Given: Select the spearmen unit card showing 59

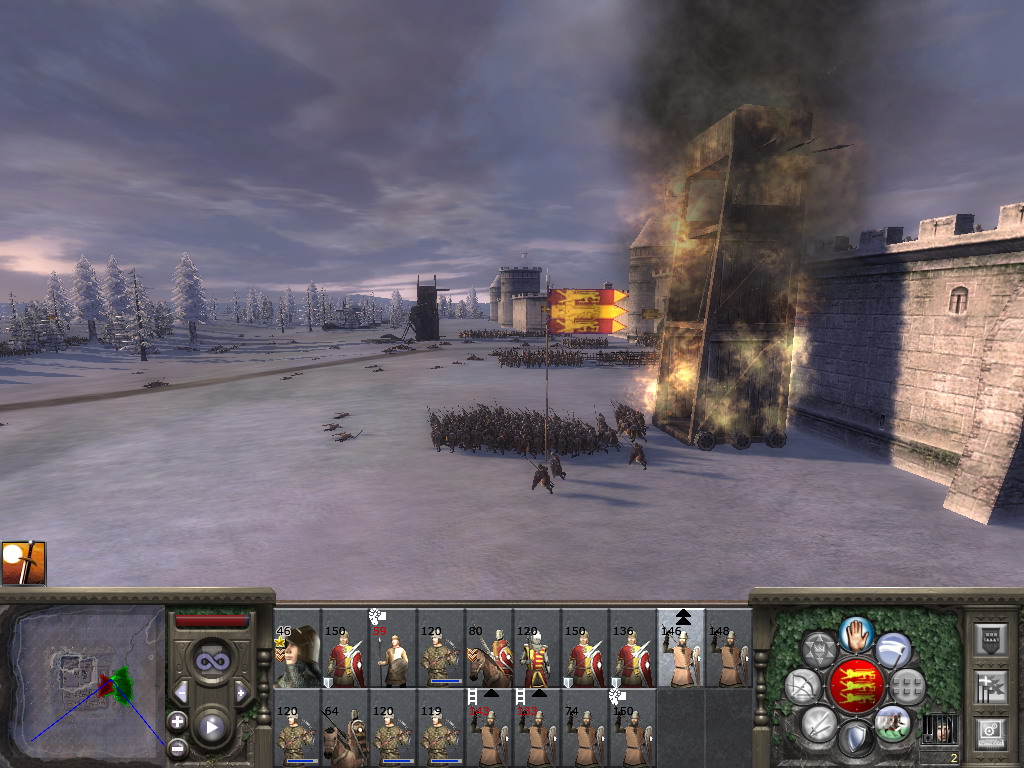Looking at the screenshot, I should click(393, 657).
